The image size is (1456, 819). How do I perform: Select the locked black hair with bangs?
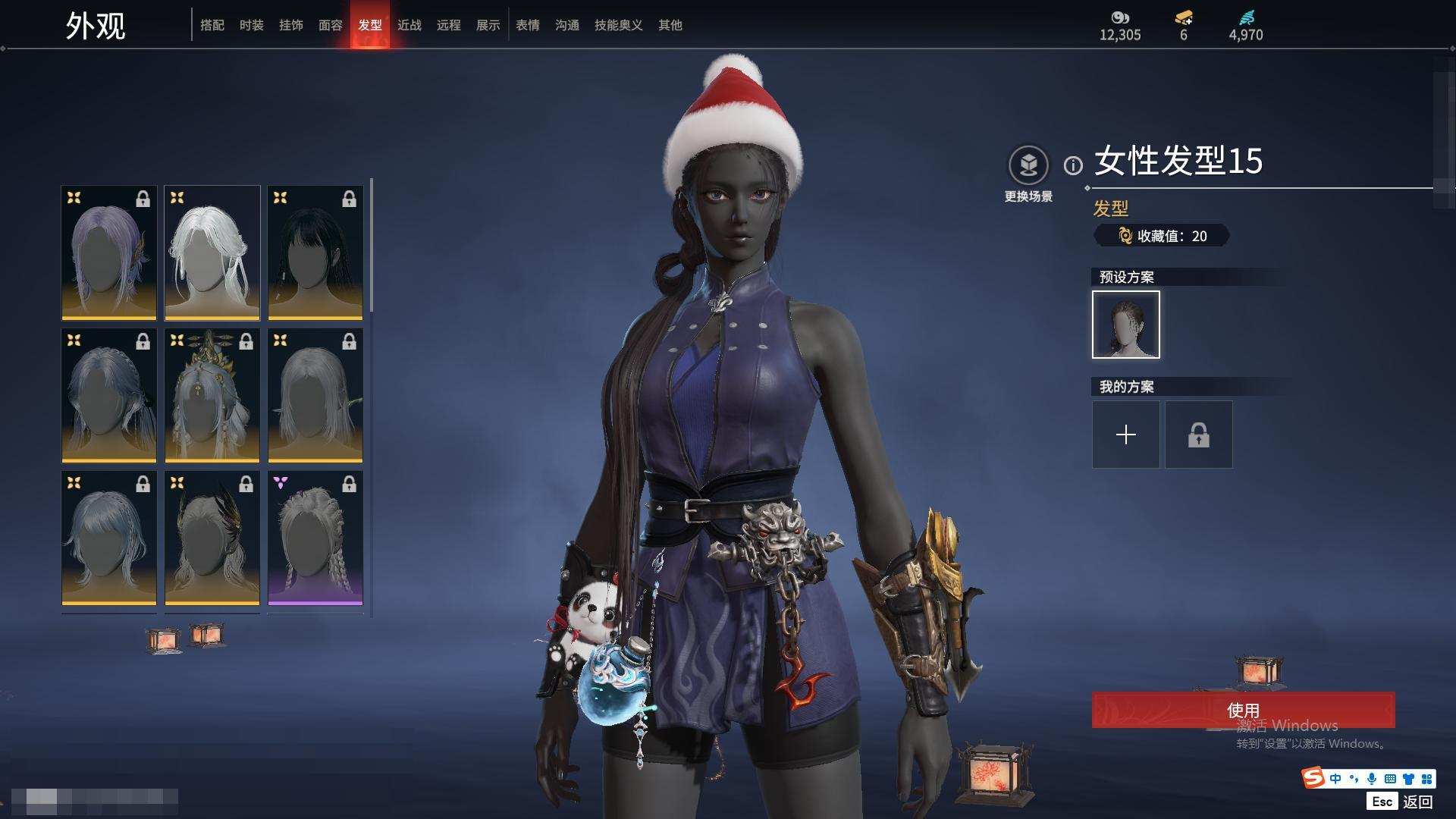coord(315,253)
